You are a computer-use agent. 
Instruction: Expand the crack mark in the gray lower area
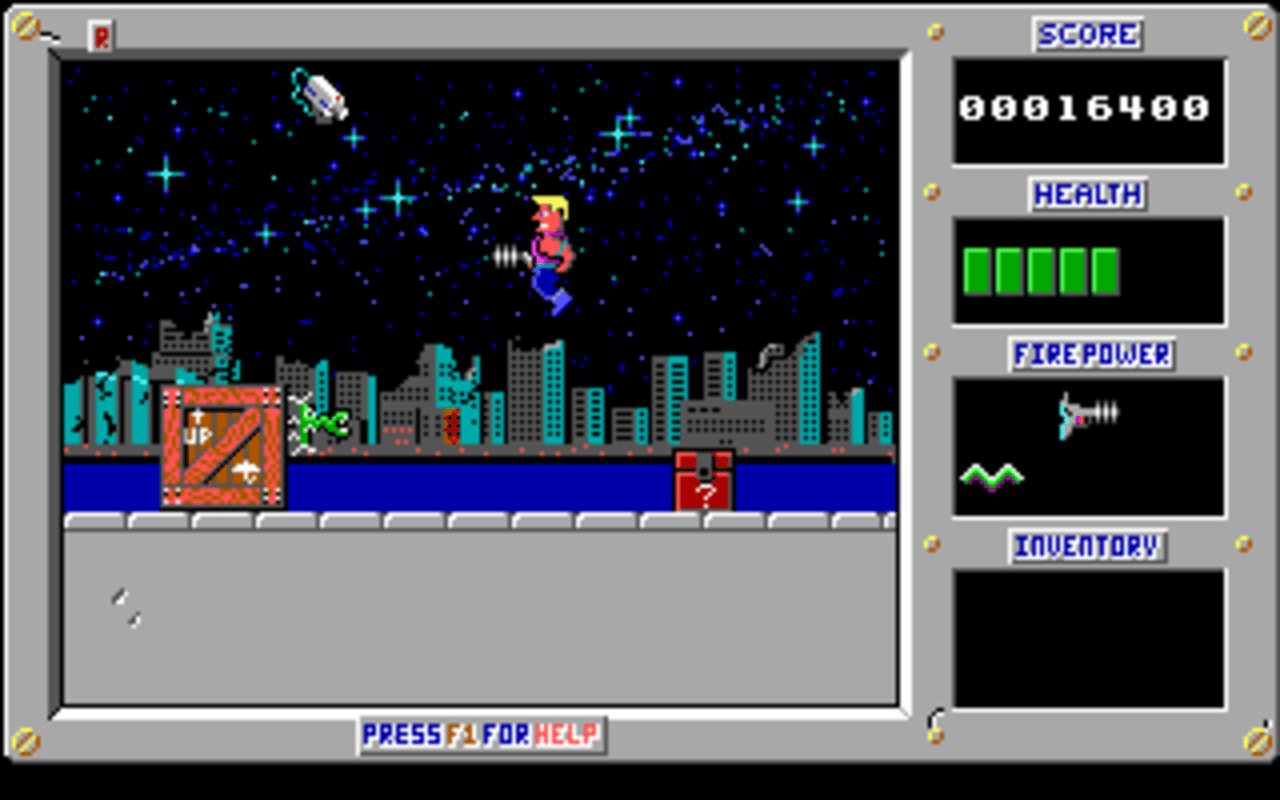[127, 603]
